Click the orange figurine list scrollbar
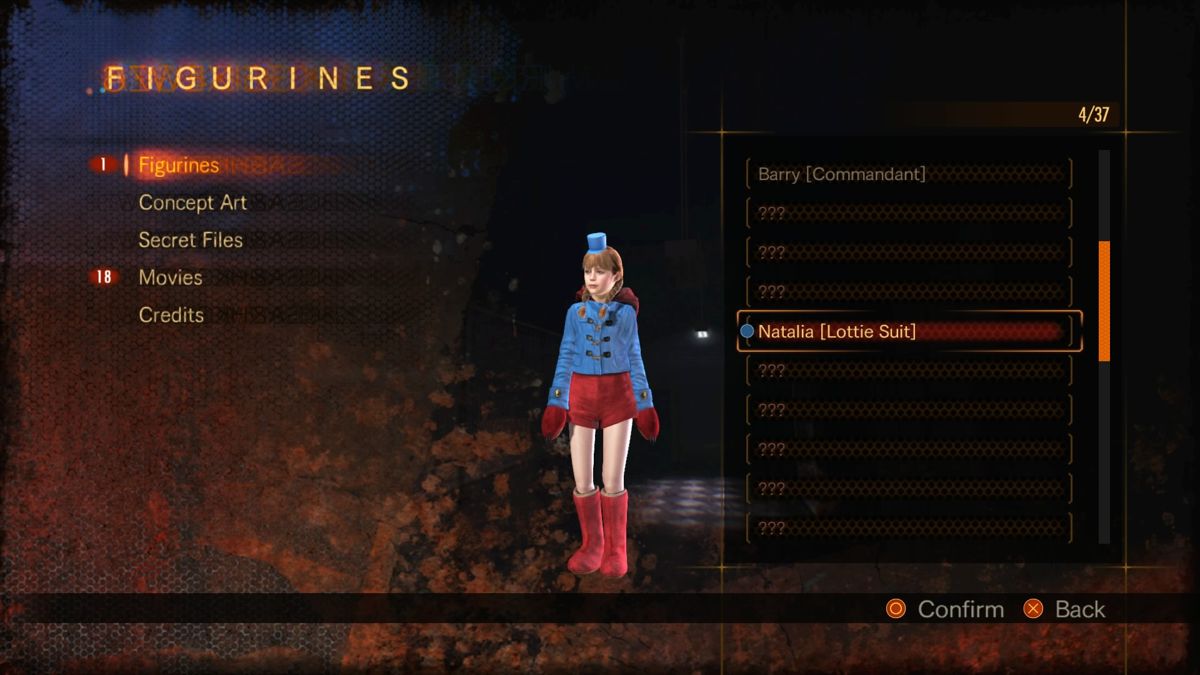The image size is (1200, 675). click(x=1104, y=300)
